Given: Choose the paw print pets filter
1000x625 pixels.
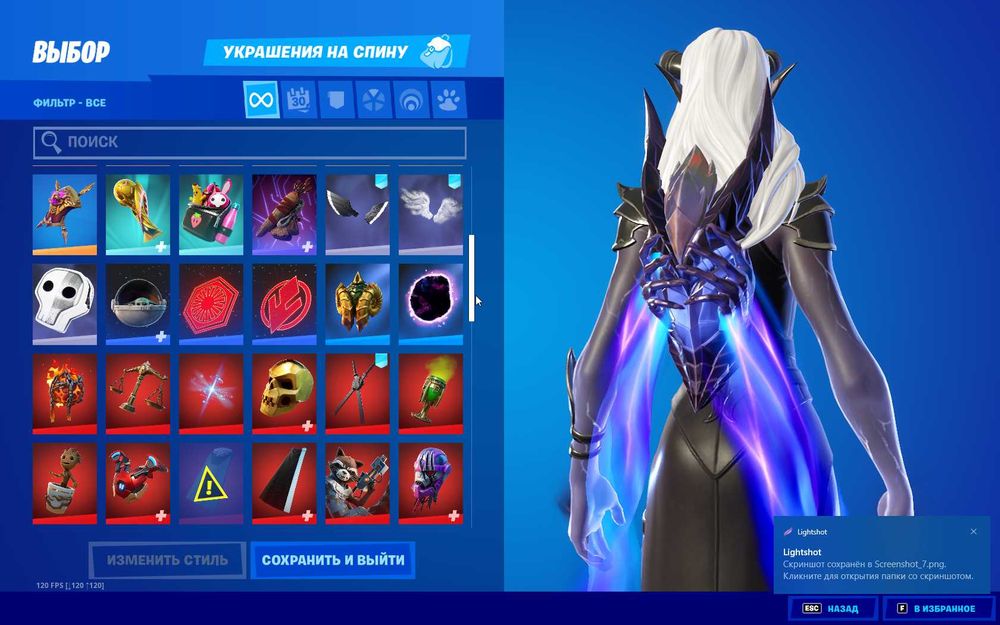Looking at the screenshot, I should 448,100.
